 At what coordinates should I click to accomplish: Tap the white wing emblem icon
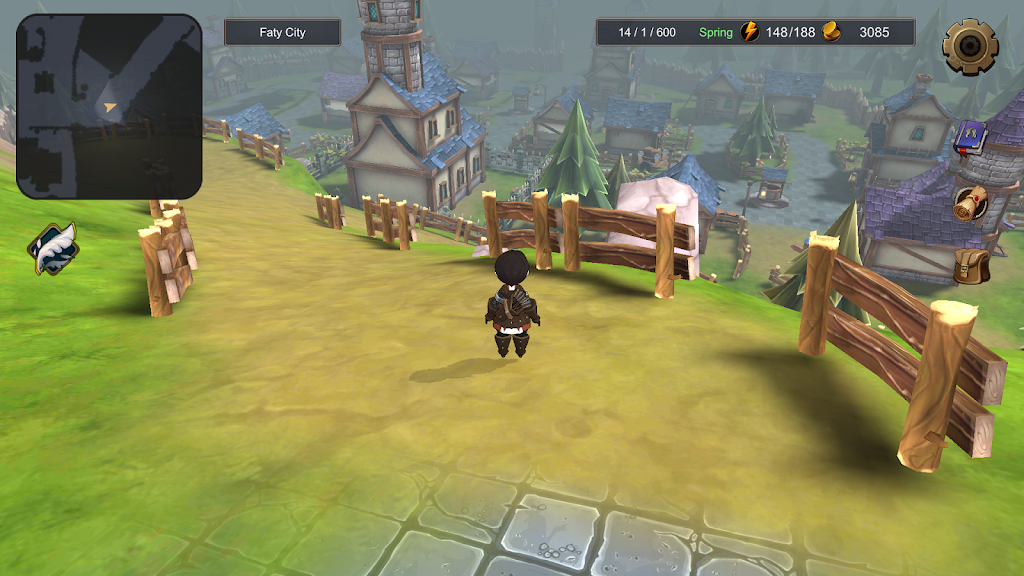(x=53, y=249)
